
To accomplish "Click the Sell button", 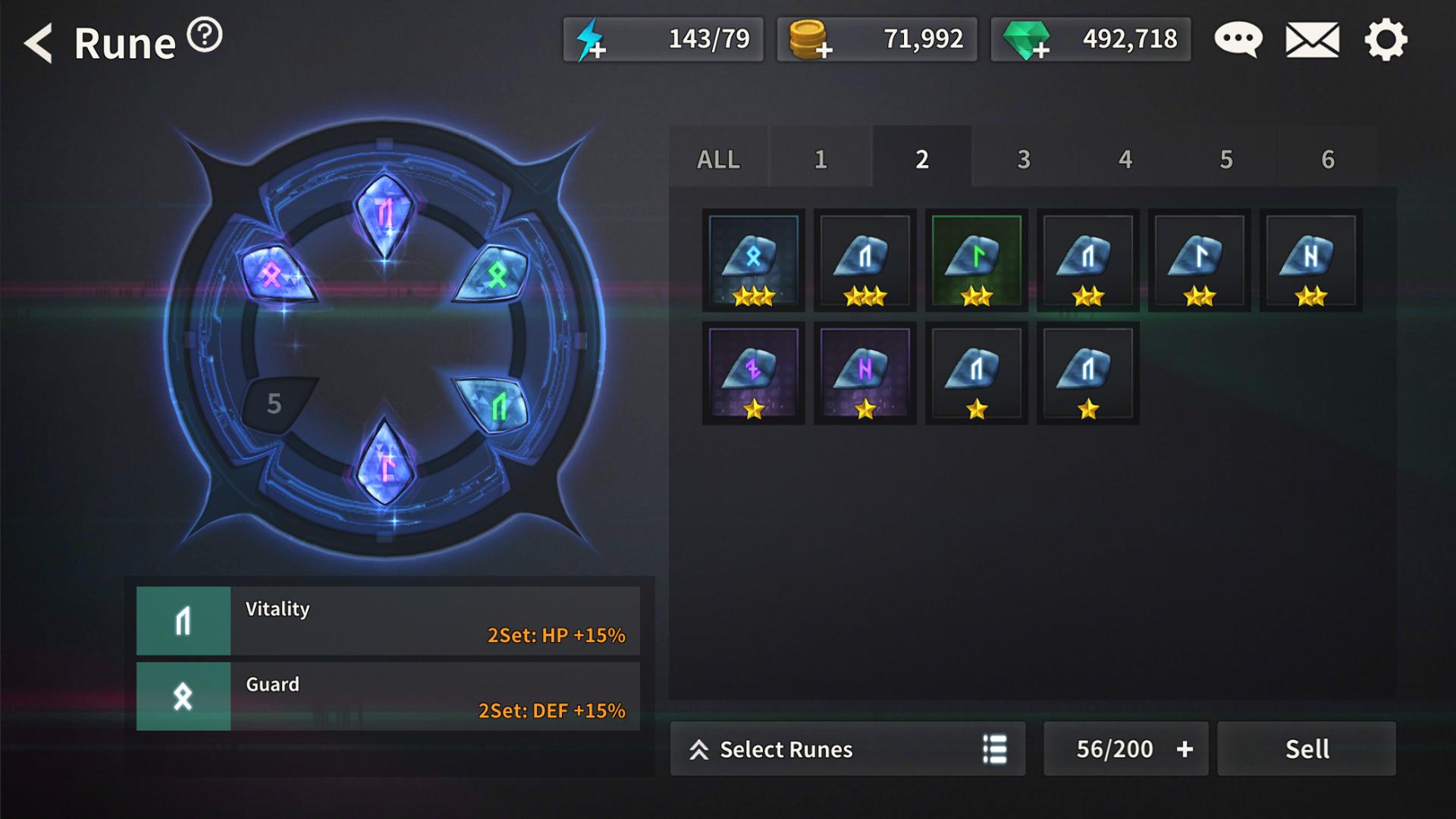I will tap(1307, 749).
